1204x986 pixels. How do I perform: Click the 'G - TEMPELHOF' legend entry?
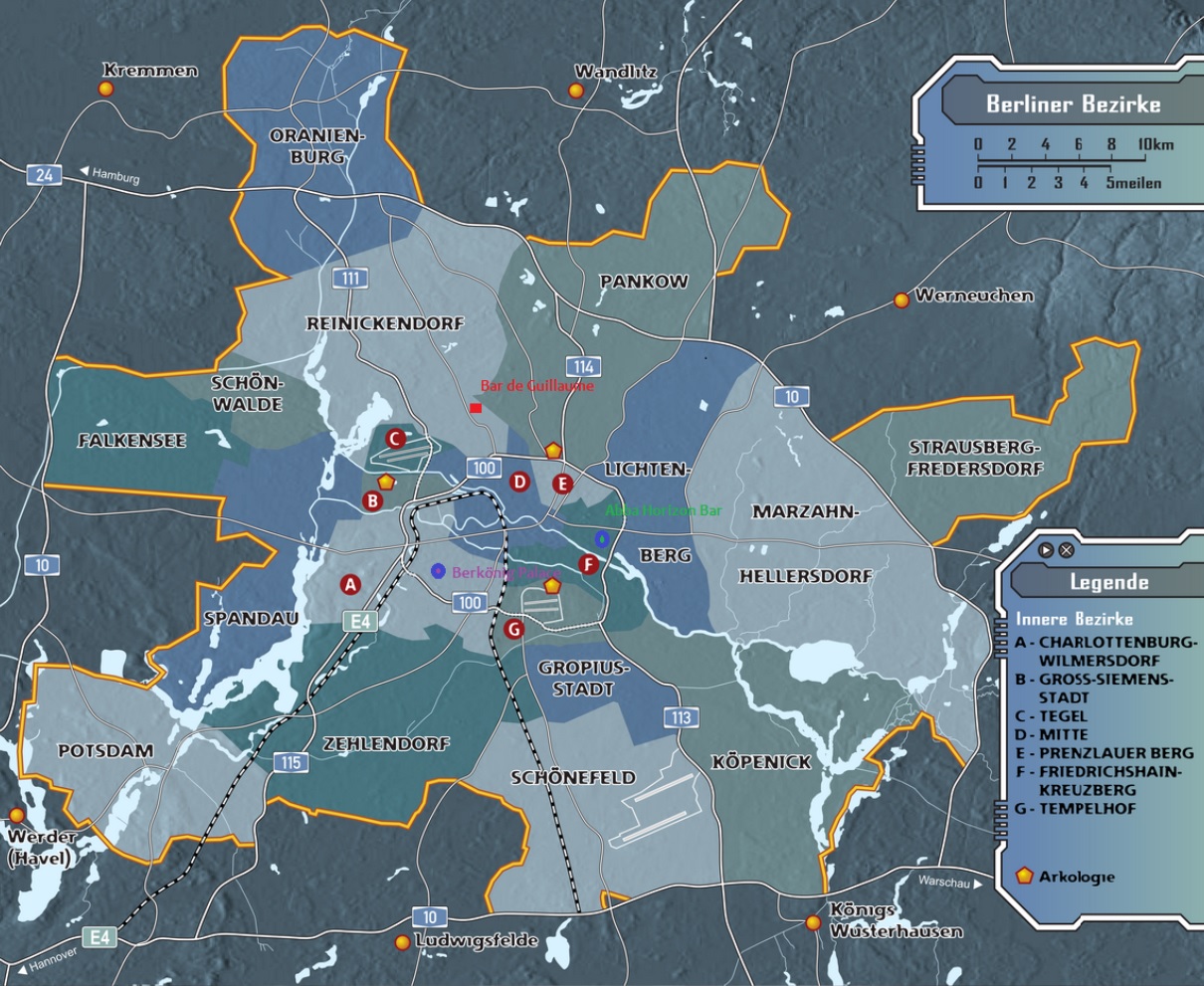pos(1075,809)
